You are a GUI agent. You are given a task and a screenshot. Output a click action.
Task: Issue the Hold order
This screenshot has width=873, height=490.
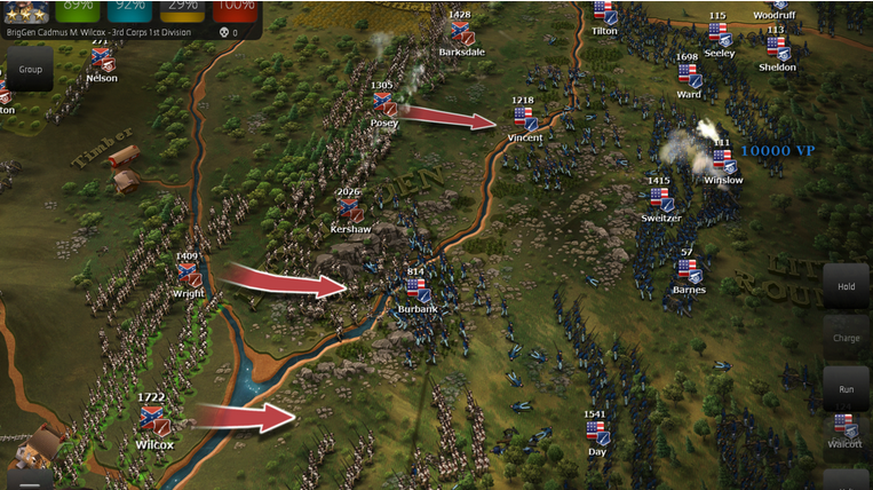tap(846, 287)
